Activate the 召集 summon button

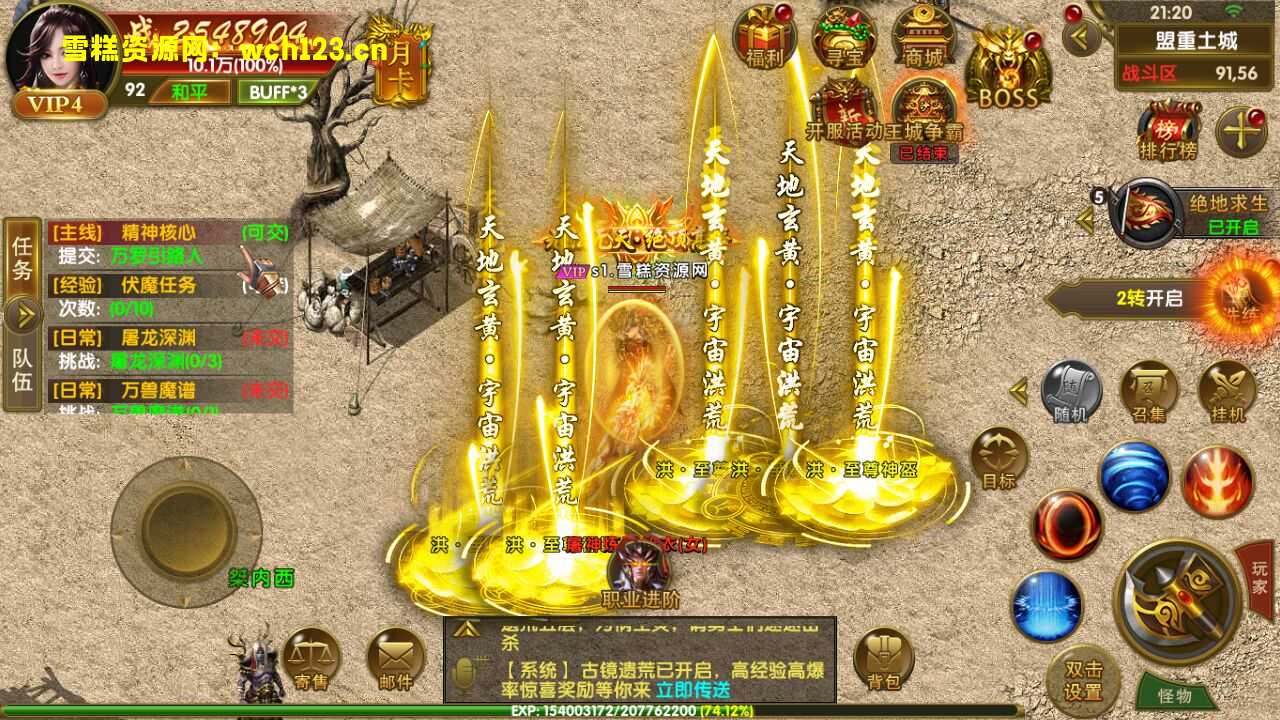(x=1149, y=391)
